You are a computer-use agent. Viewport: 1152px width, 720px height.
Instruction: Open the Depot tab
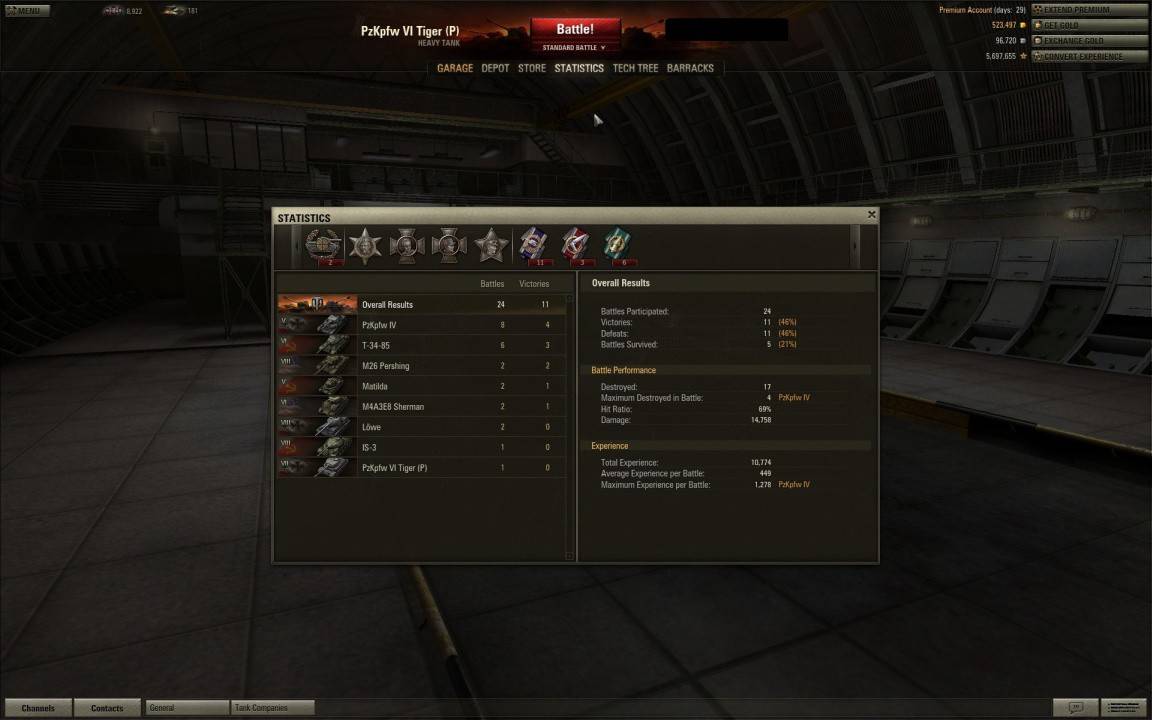[495, 68]
